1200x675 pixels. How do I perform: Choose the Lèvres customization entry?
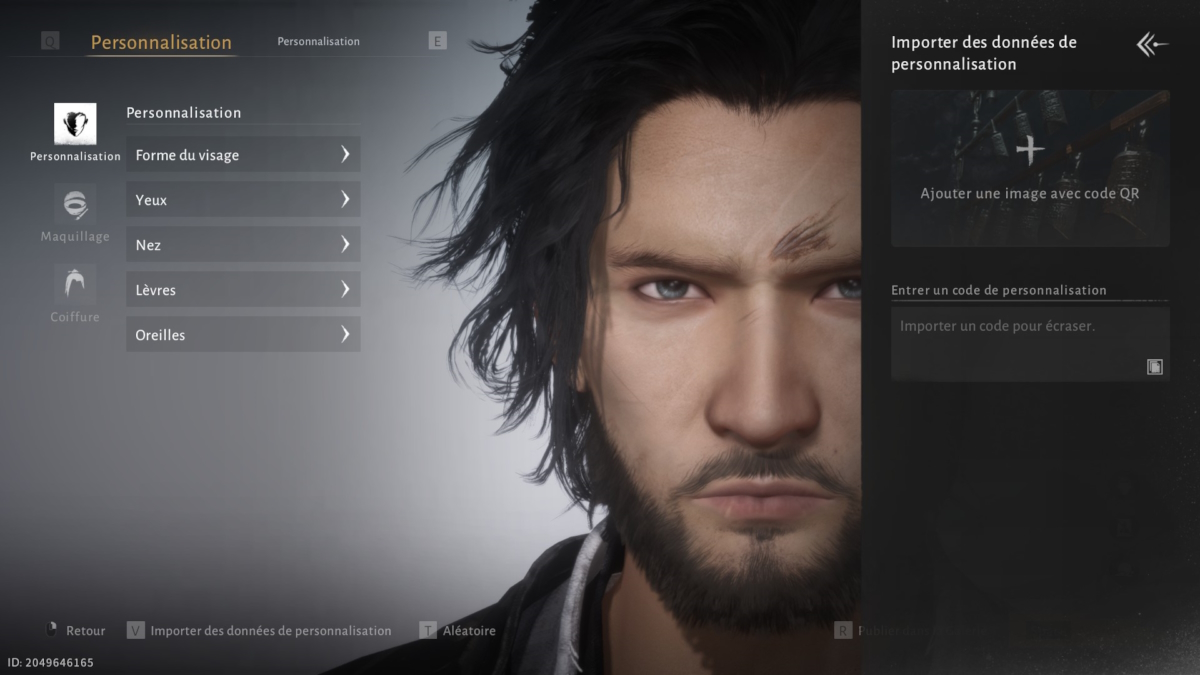tap(243, 290)
